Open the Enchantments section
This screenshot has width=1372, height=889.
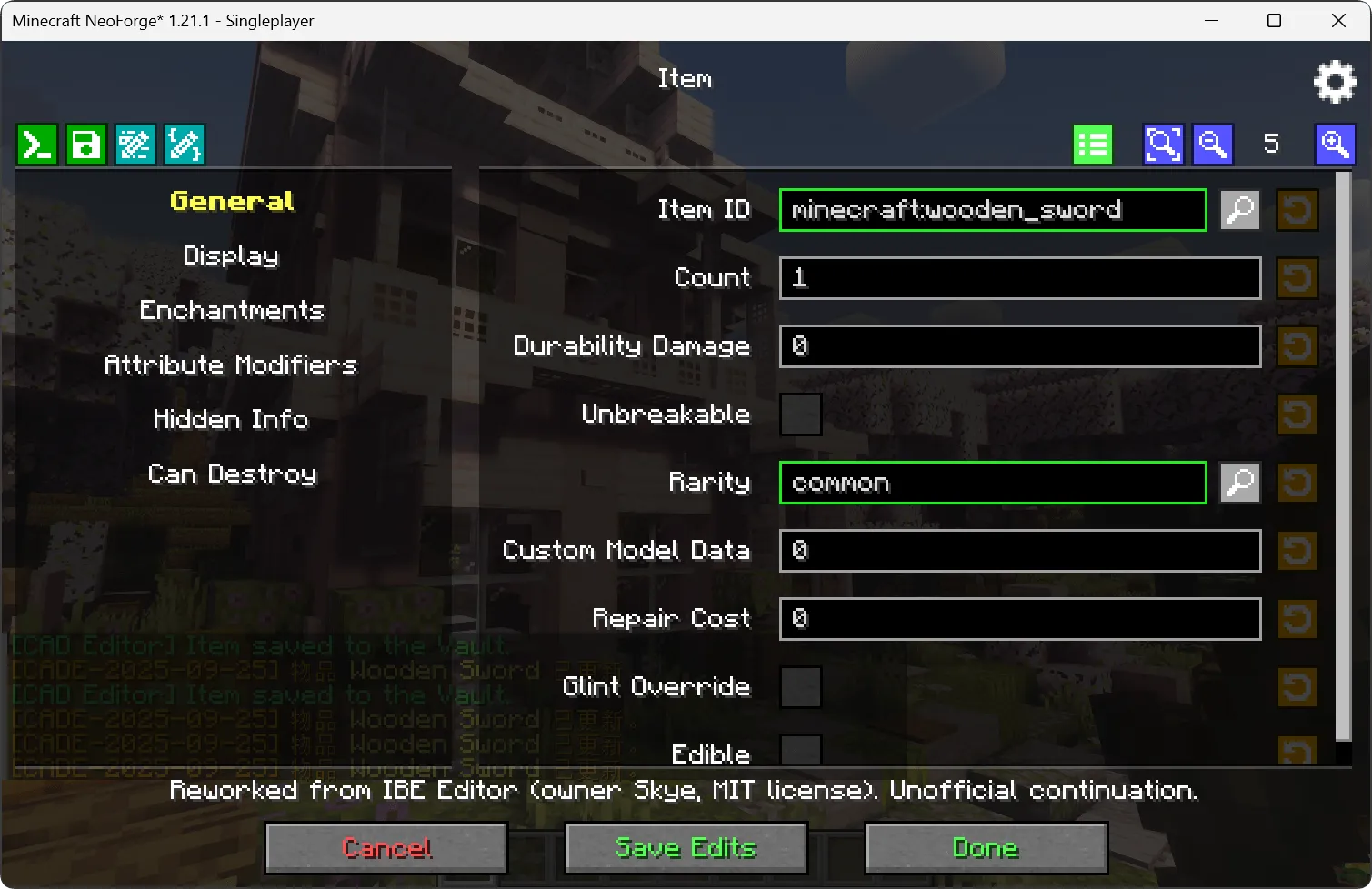231,310
